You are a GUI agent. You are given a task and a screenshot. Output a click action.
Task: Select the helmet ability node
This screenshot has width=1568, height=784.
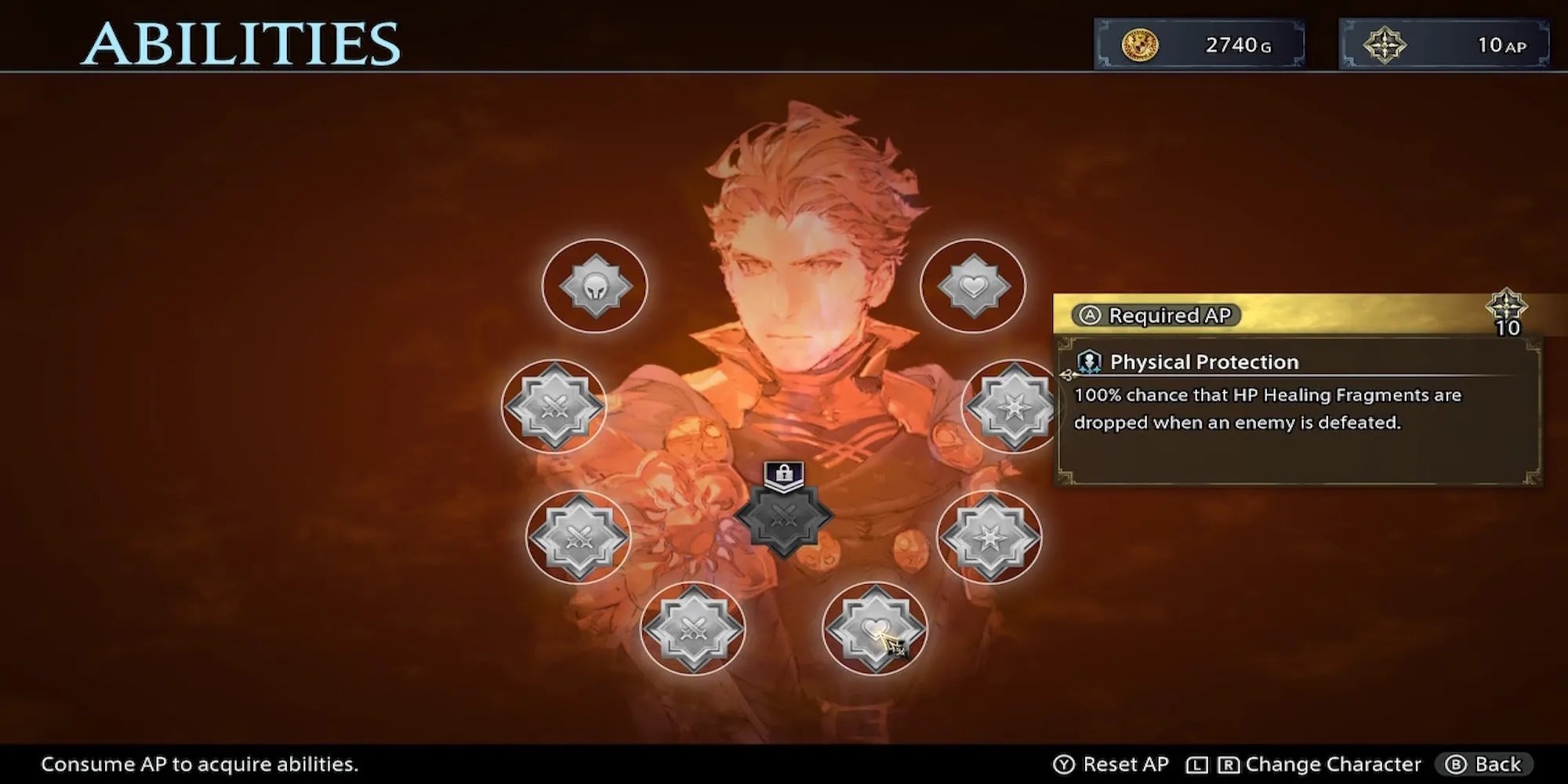coord(595,286)
